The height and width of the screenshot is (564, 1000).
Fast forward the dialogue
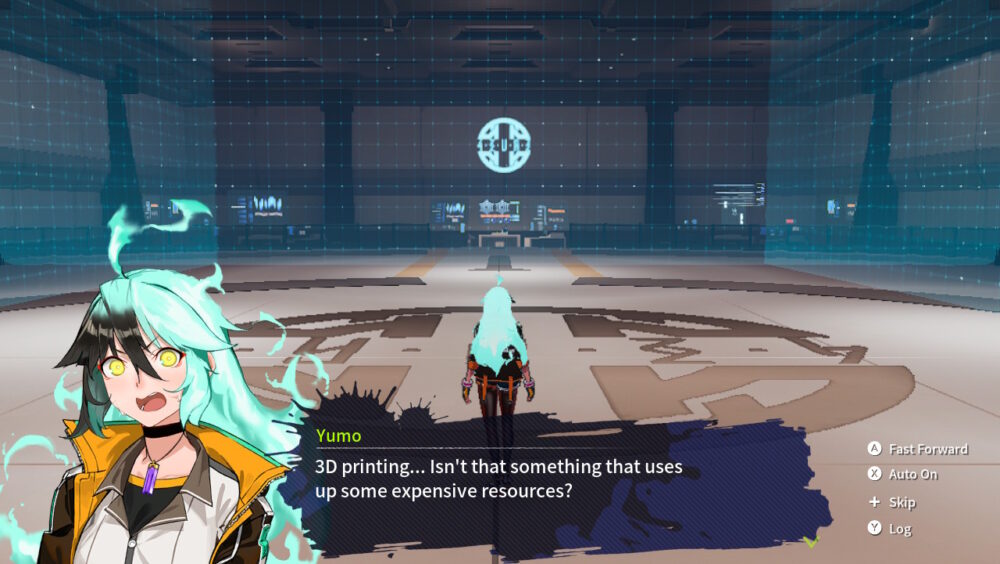click(x=918, y=449)
